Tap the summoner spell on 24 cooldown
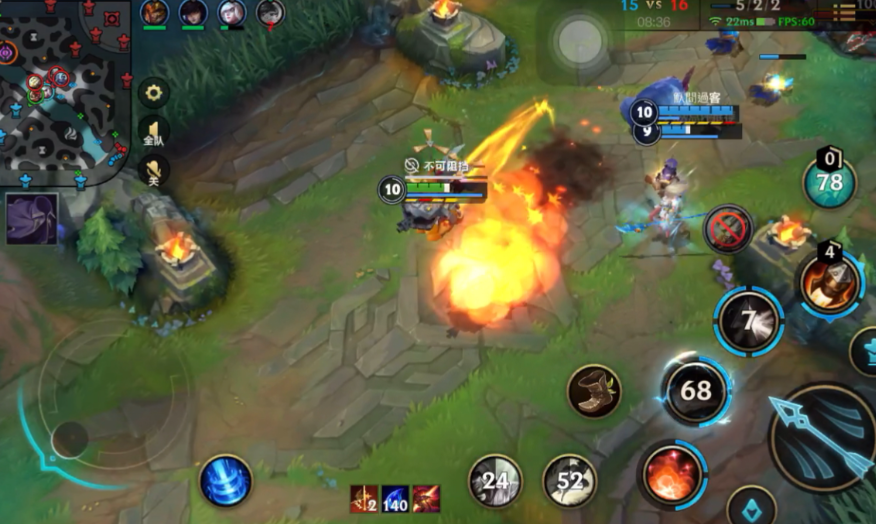 [496, 480]
